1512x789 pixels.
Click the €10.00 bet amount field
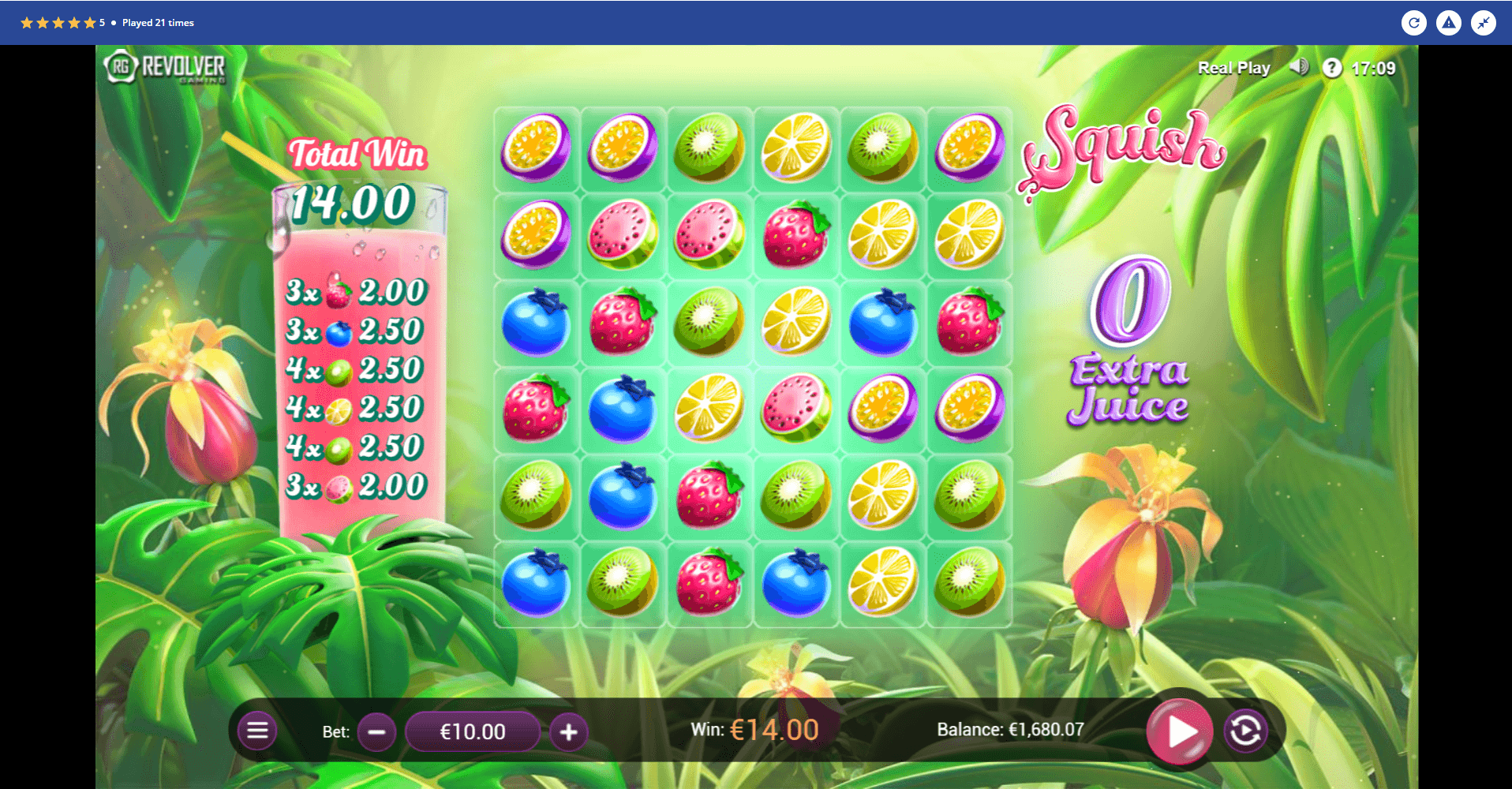pyautogui.click(x=473, y=732)
